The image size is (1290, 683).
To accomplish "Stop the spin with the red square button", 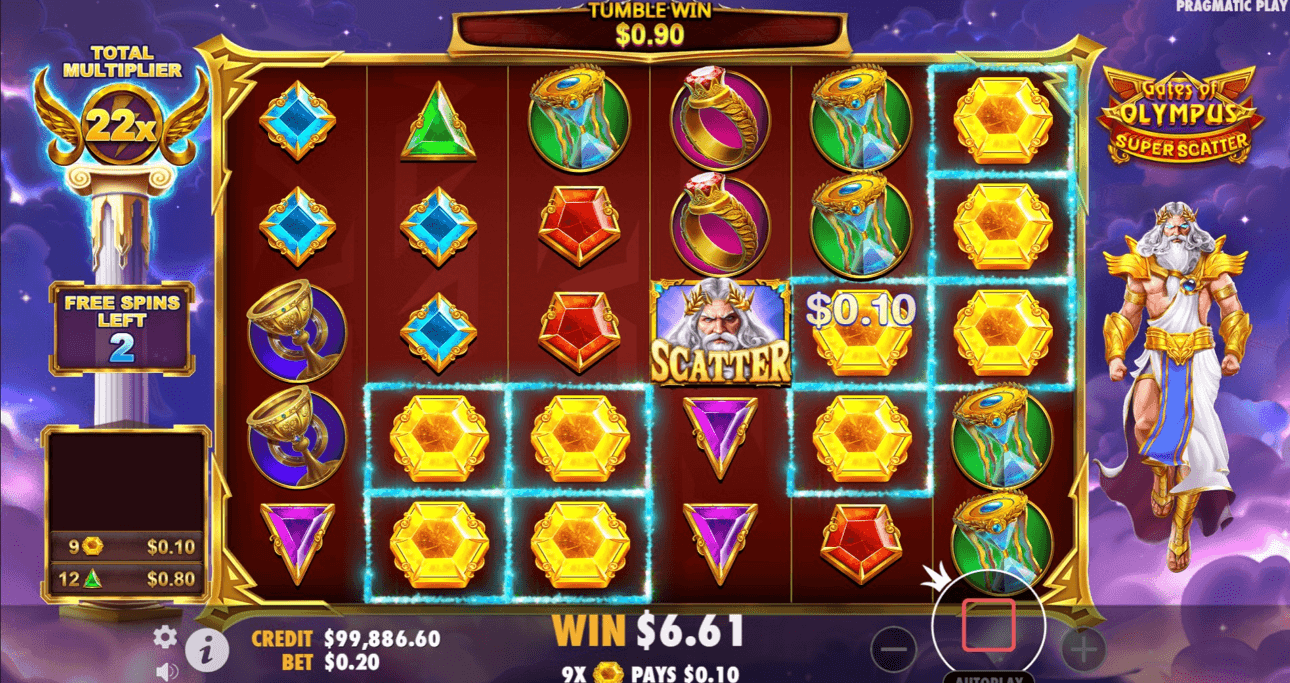I will click(988, 625).
